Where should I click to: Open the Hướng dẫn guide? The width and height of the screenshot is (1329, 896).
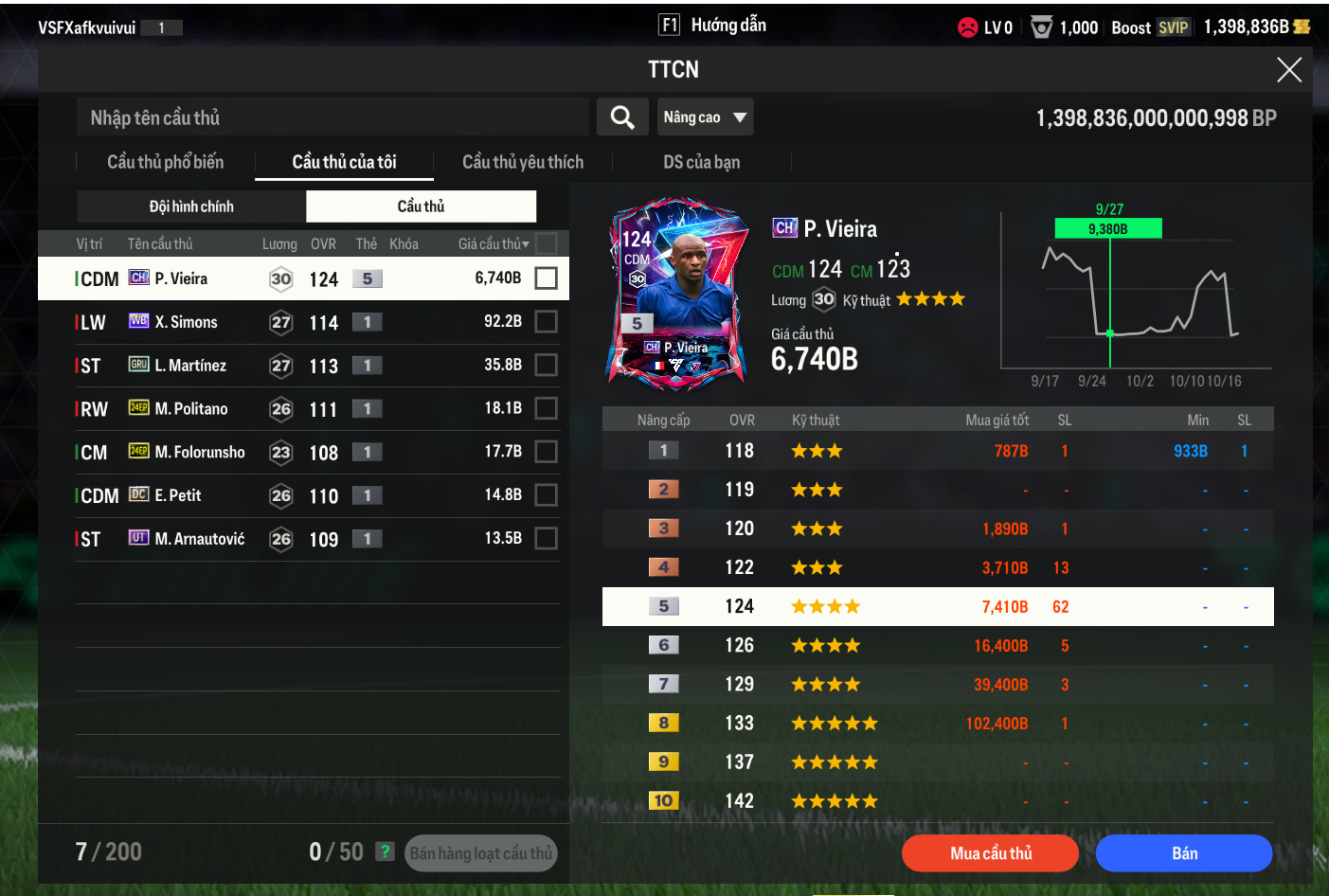coord(713,26)
